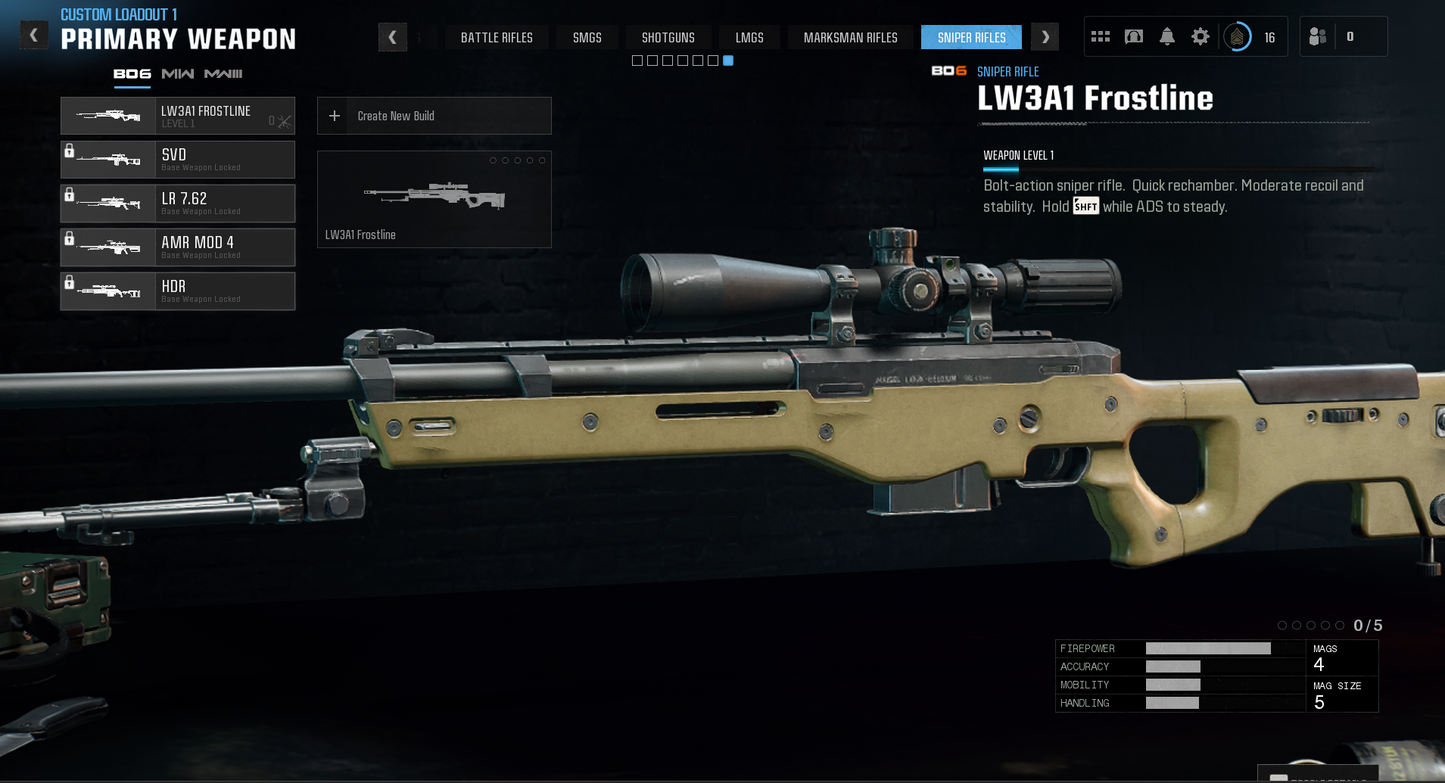Viewport: 1445px width, 783px height.
Task: Click the rank emblem showing level 16
Action: point(1237,35)
